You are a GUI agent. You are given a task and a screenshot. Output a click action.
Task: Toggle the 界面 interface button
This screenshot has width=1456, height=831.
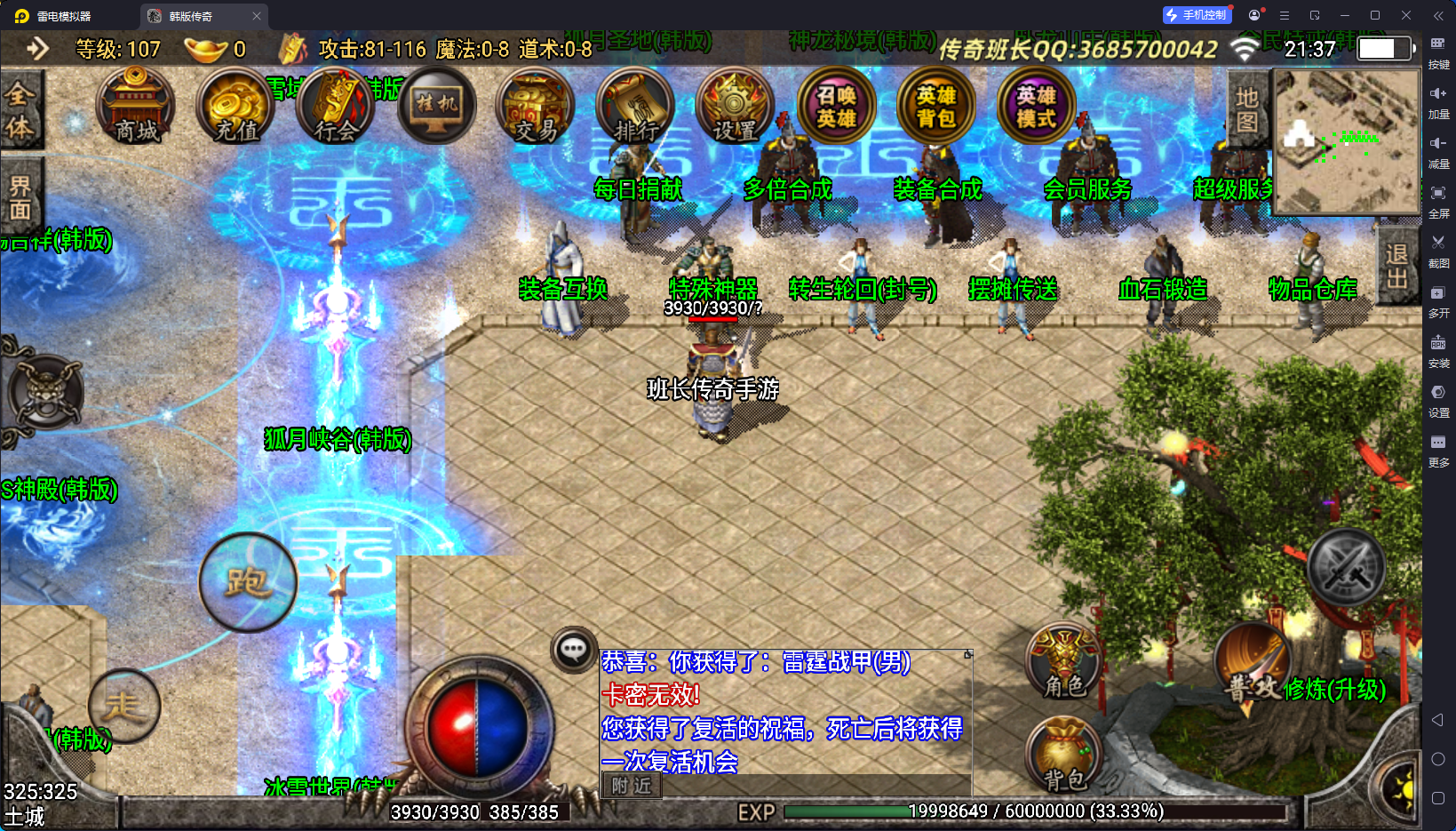tap(20, 197)
